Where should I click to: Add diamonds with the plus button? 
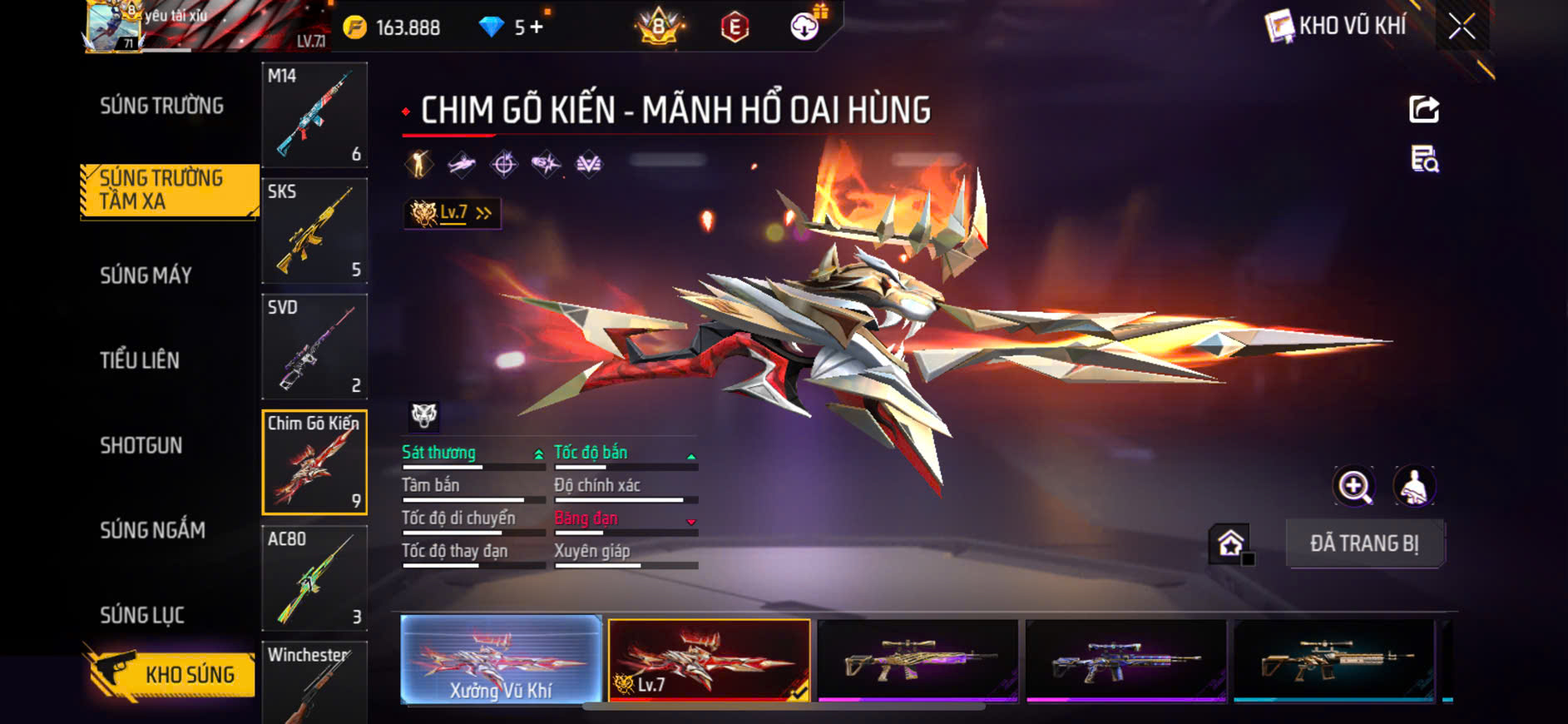537,27
